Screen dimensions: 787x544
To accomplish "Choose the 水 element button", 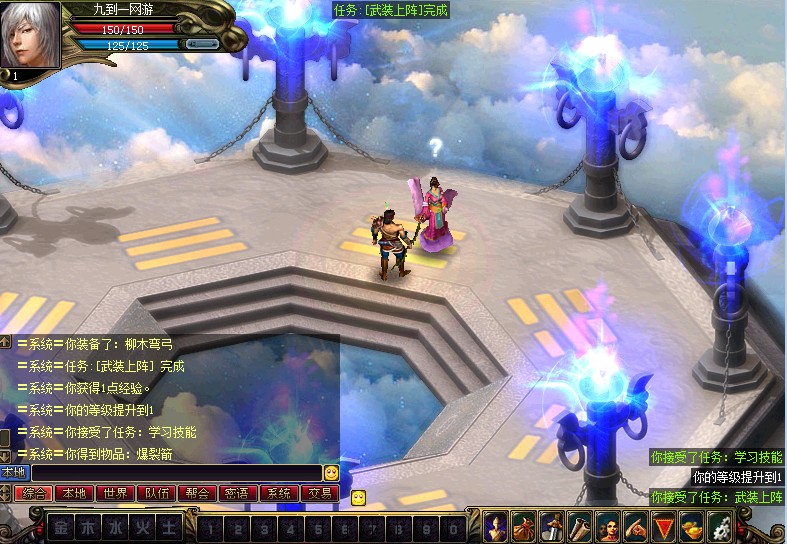I will point(117,526).
